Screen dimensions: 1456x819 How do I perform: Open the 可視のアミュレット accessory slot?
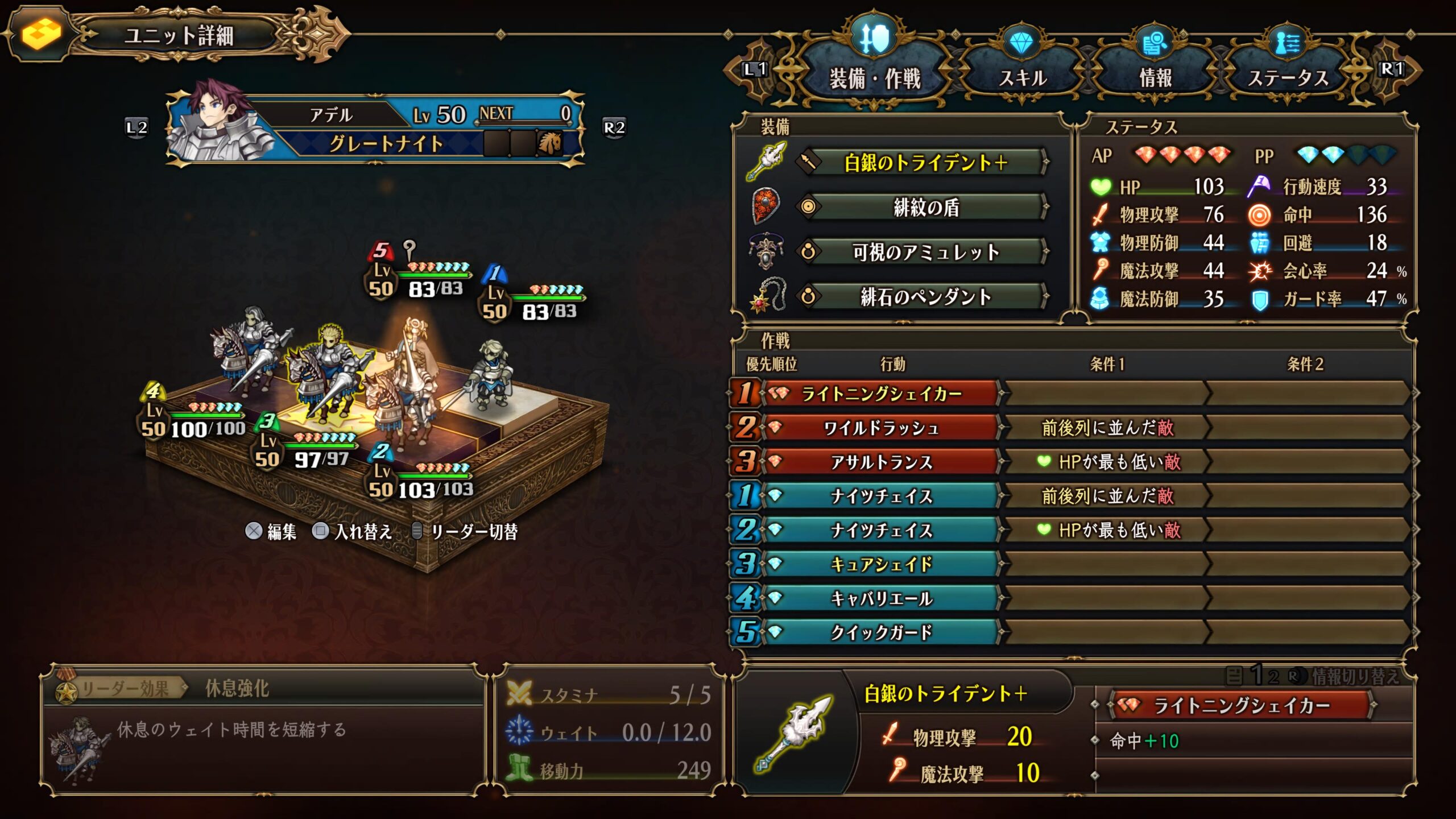[925, 251]
